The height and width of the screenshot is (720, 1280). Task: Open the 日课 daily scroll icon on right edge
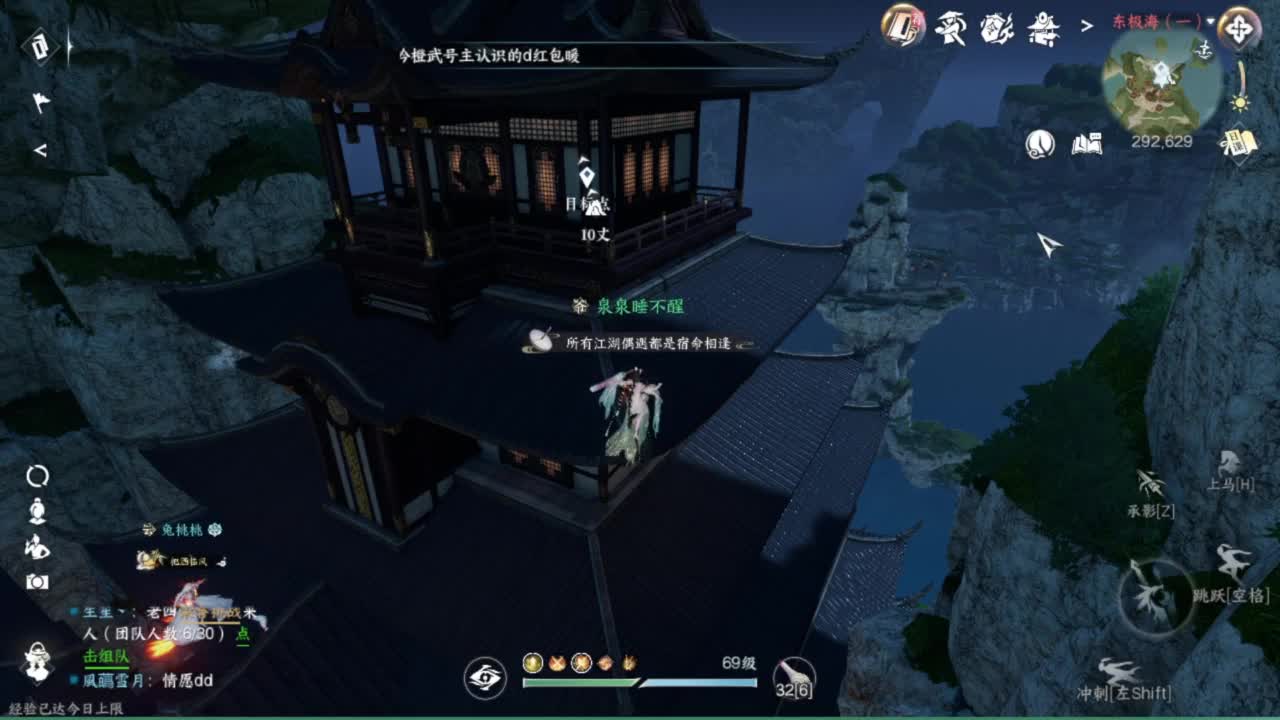(1240, 144)
